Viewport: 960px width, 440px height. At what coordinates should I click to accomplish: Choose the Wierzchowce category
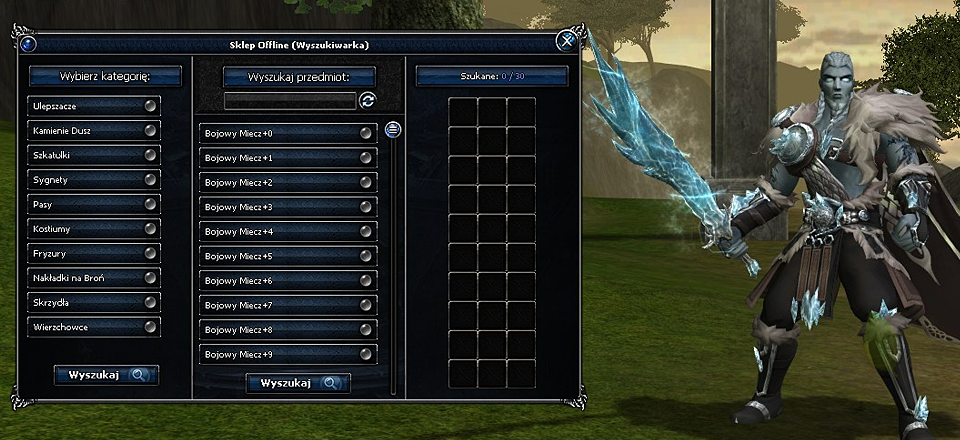coord(94,327)
